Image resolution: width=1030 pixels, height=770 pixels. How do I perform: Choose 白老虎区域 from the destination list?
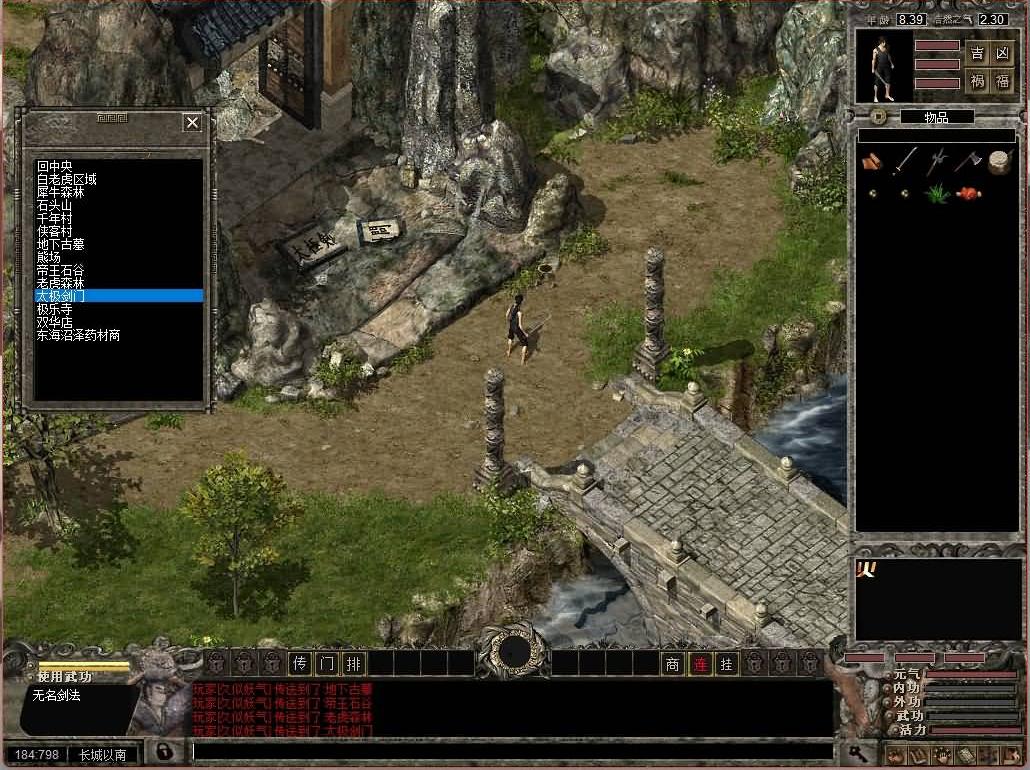point(67,179)
